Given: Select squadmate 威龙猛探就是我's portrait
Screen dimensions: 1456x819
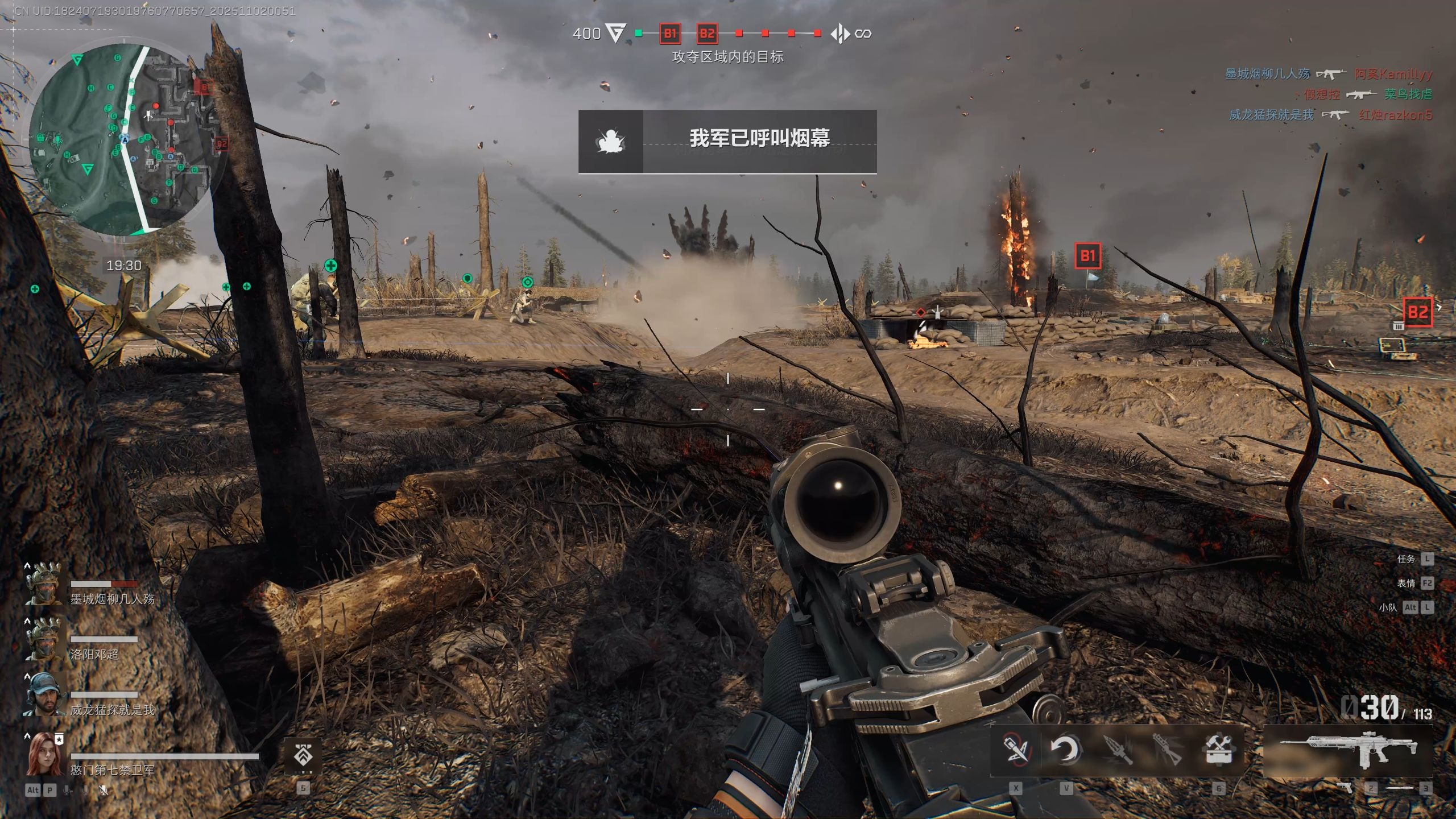Looking at the screenshot, I should tap(44, 694).
